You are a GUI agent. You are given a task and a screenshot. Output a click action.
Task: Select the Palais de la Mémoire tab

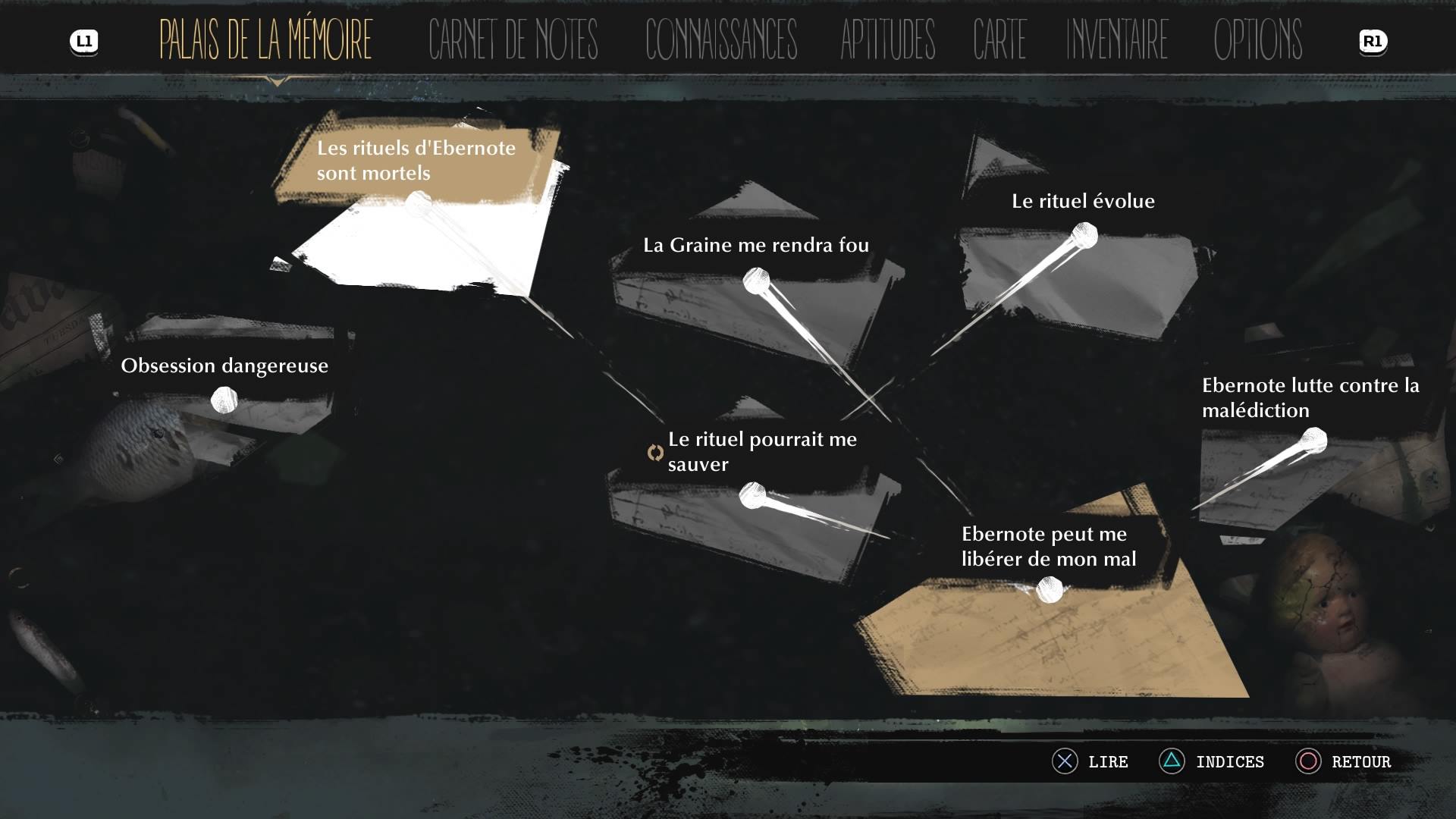click(265, 39)
